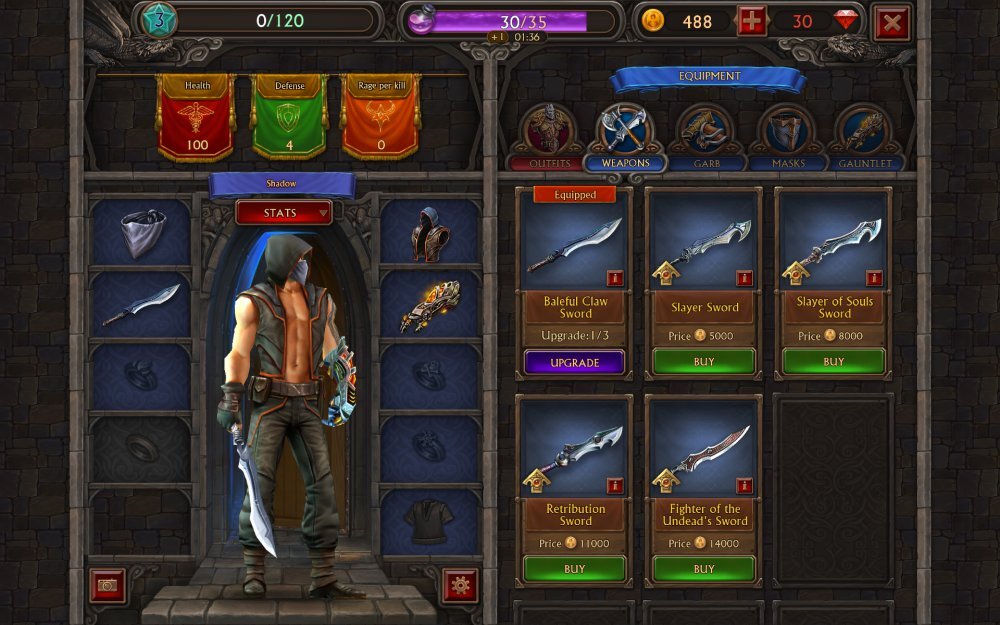Switch to the Garb tab
This screenshot has height=625, width=1000.
pyautogui.click(x=706, y=137)
